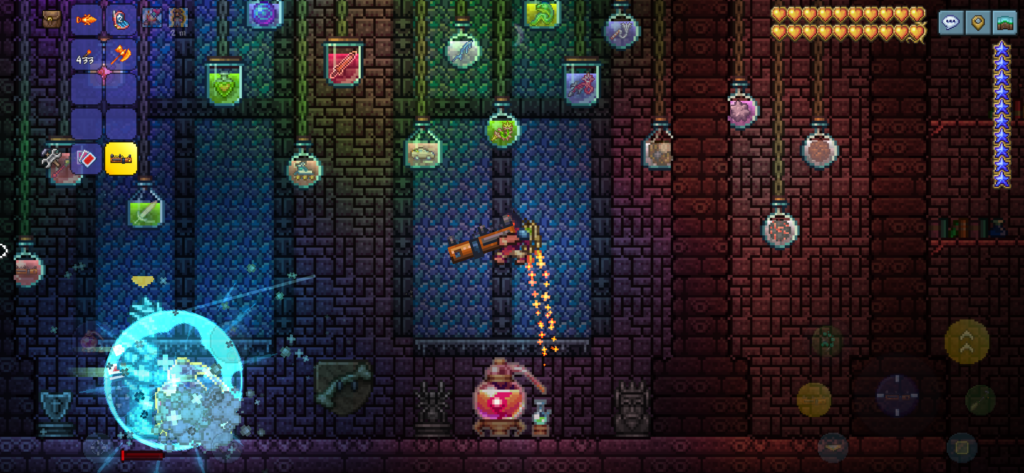Viewport: 1024px width, 473px height.
Task: Open the world map landscape button
Action: pos(1003,21)
